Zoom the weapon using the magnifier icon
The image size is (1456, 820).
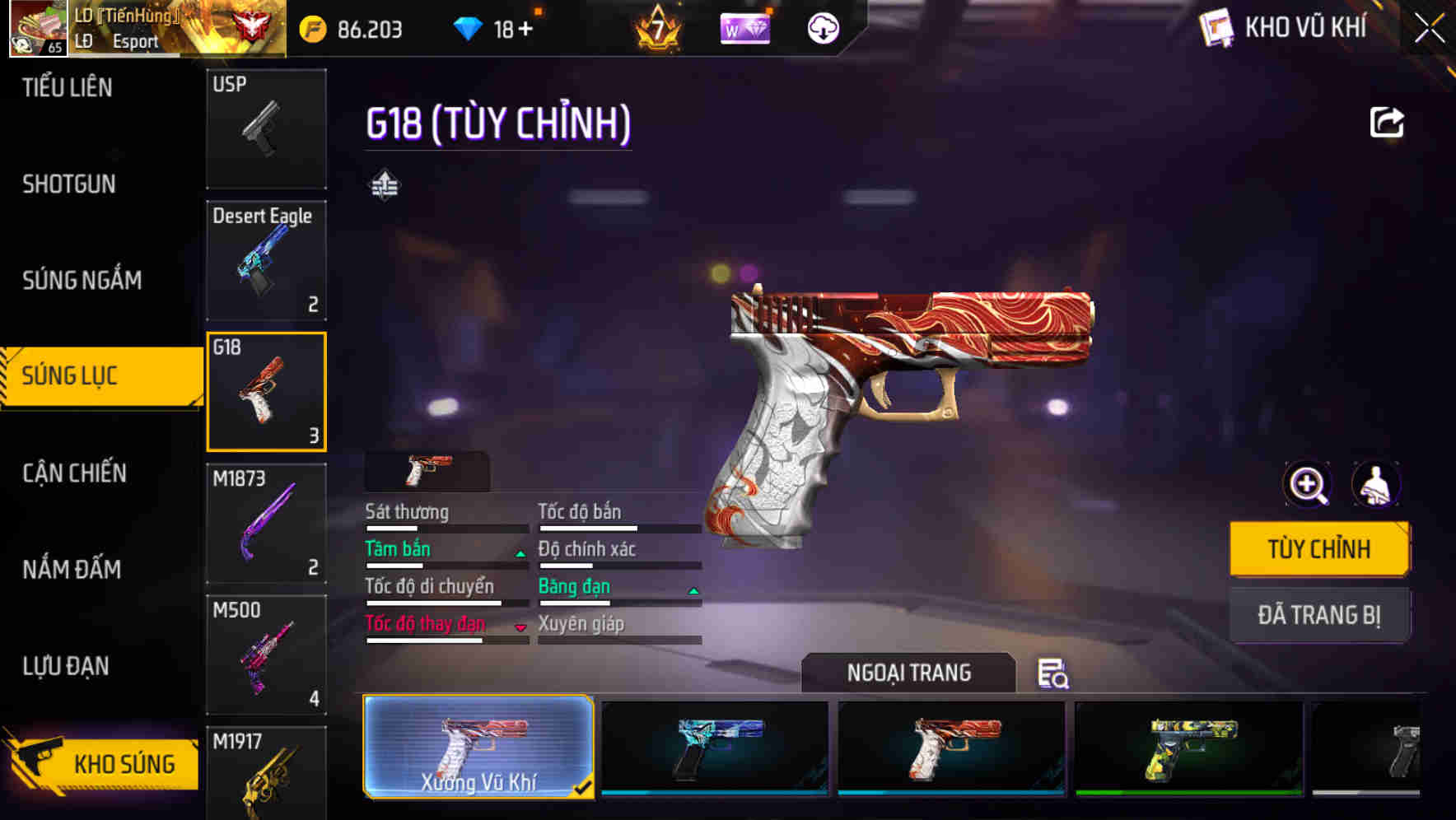(1307, 485)
